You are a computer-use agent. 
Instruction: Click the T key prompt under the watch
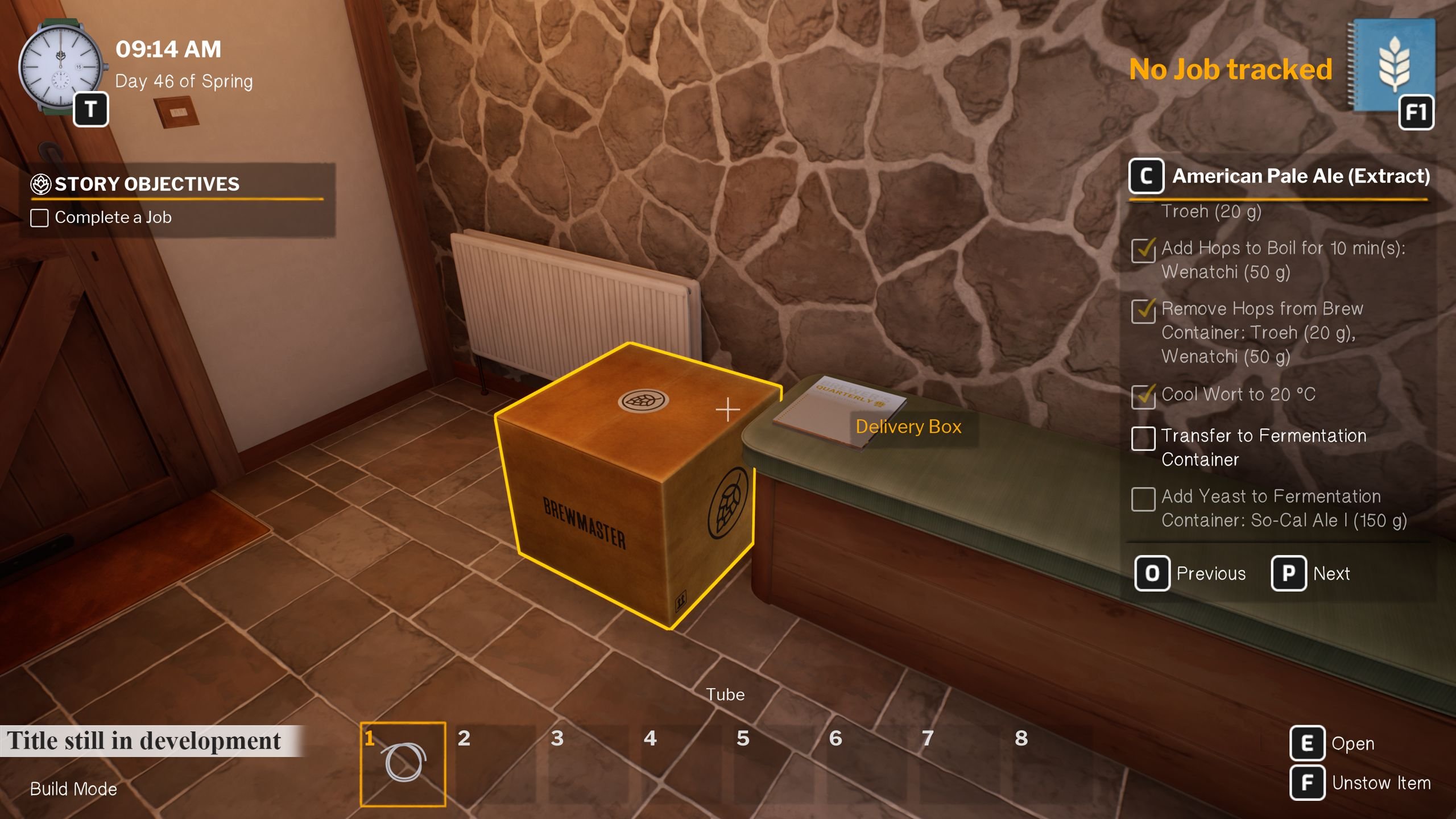(93, 108)
